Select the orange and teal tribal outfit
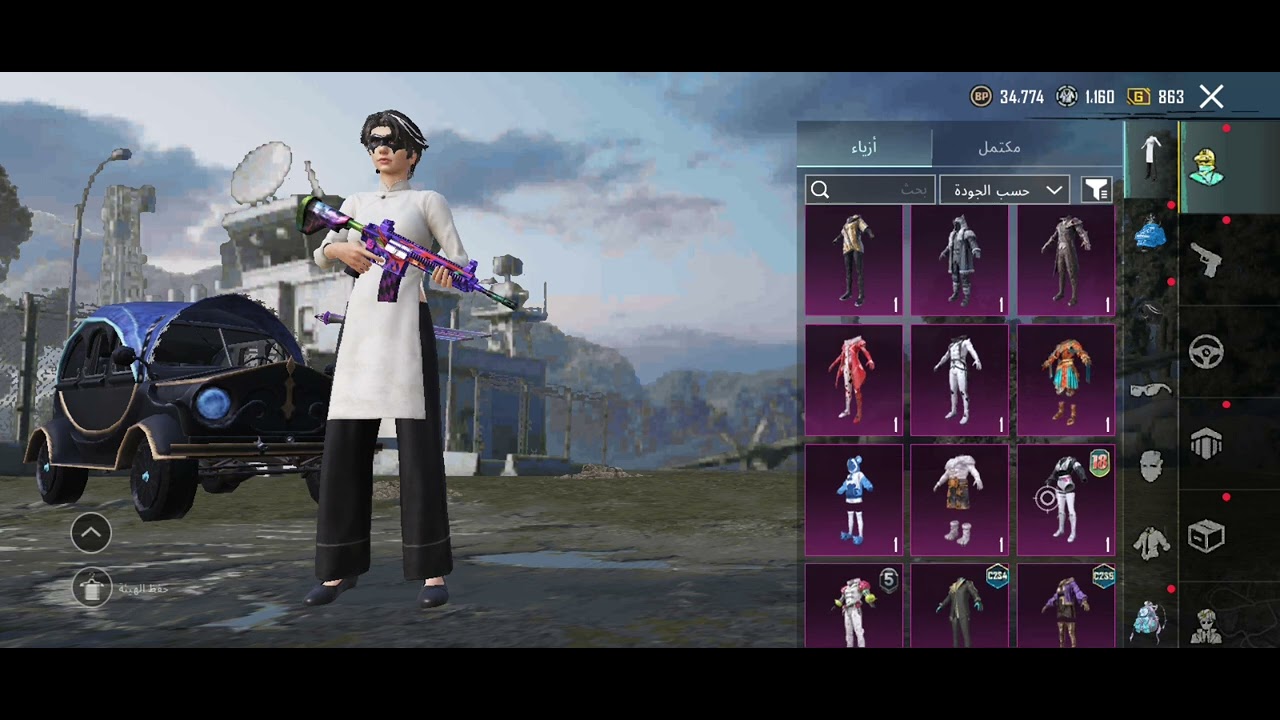This screenshot has height=720, width=1280. (x=1065, y=380)
